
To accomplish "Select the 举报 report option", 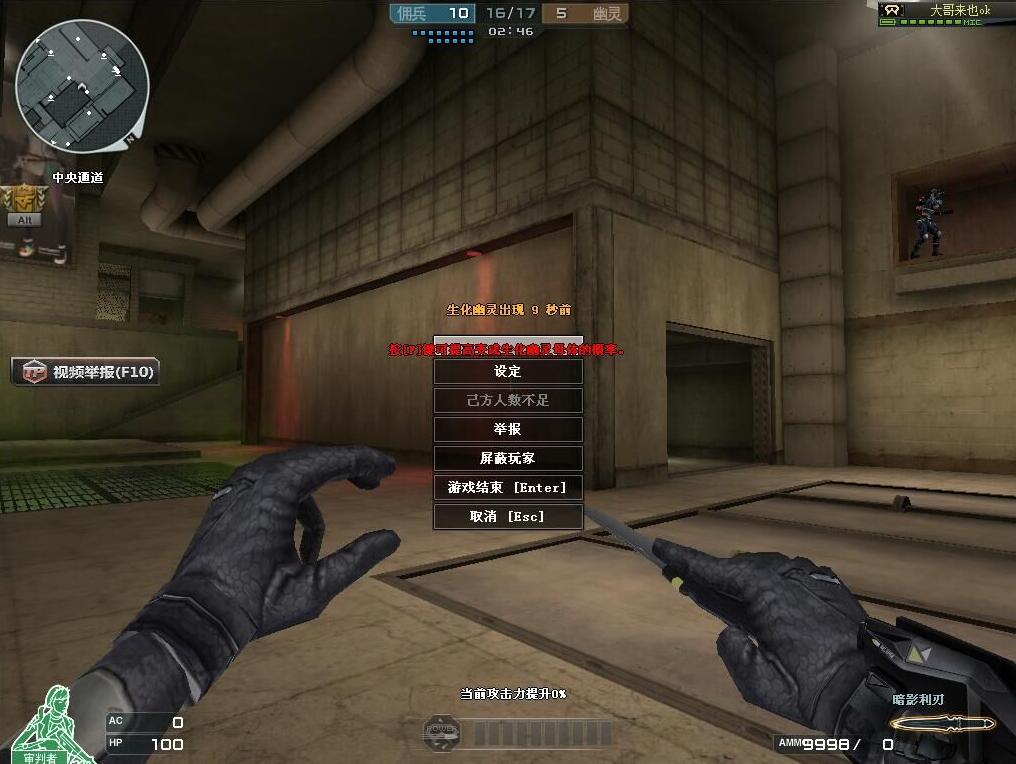I will click(508, 429).
